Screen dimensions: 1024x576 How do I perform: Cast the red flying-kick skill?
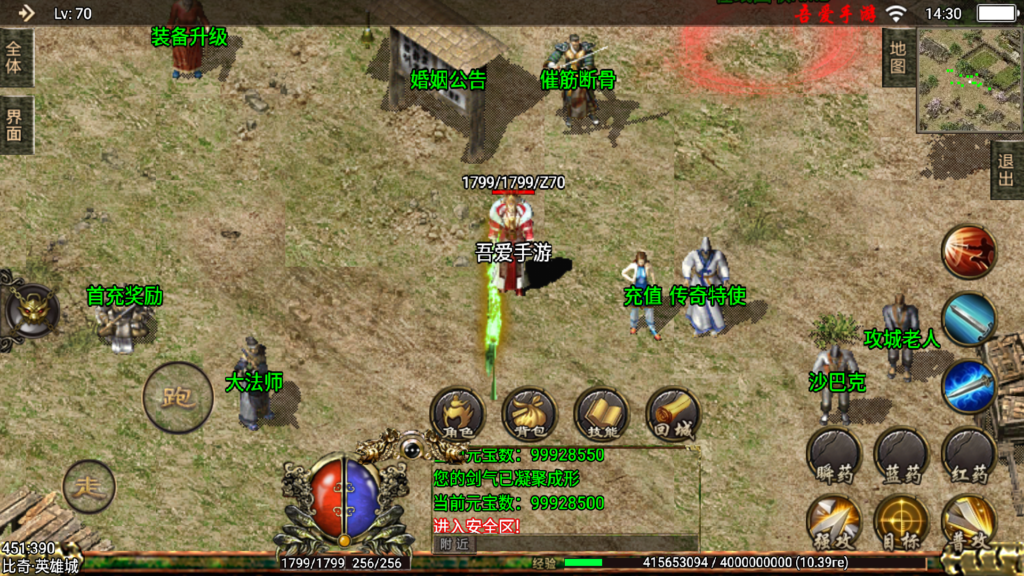pyautogui.click(x=969, y=251)
